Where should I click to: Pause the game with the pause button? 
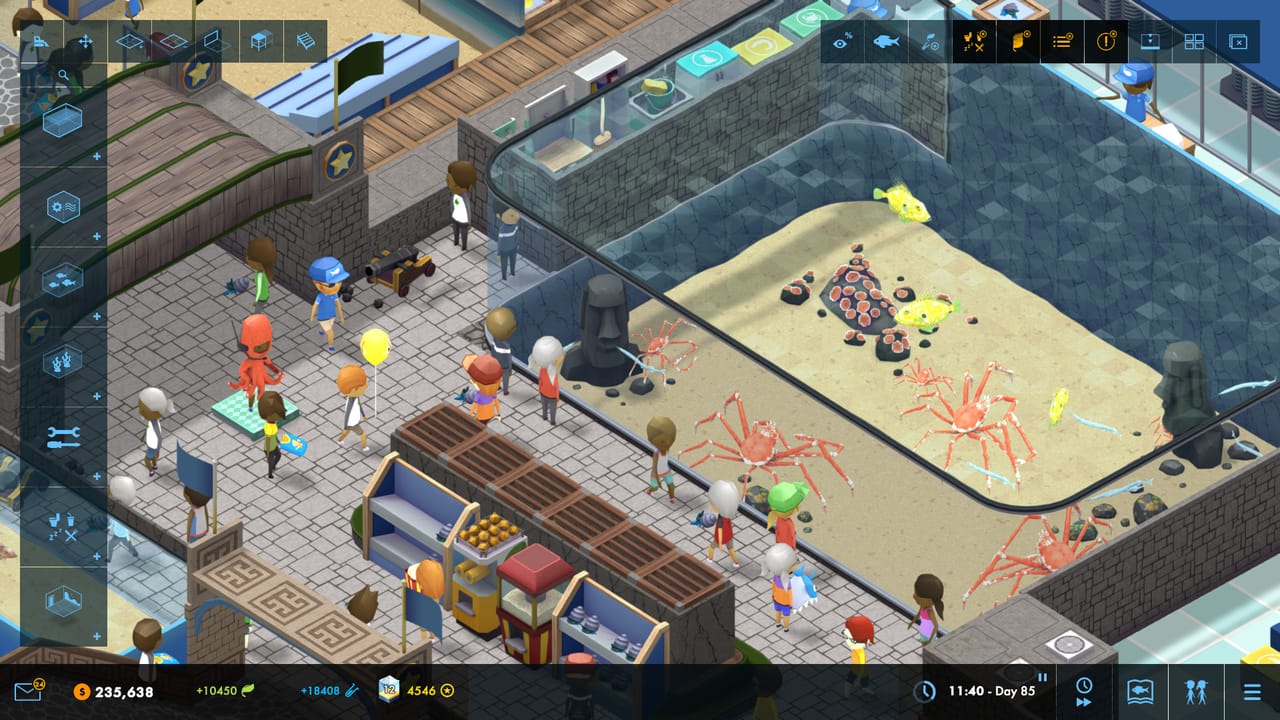1042,677
